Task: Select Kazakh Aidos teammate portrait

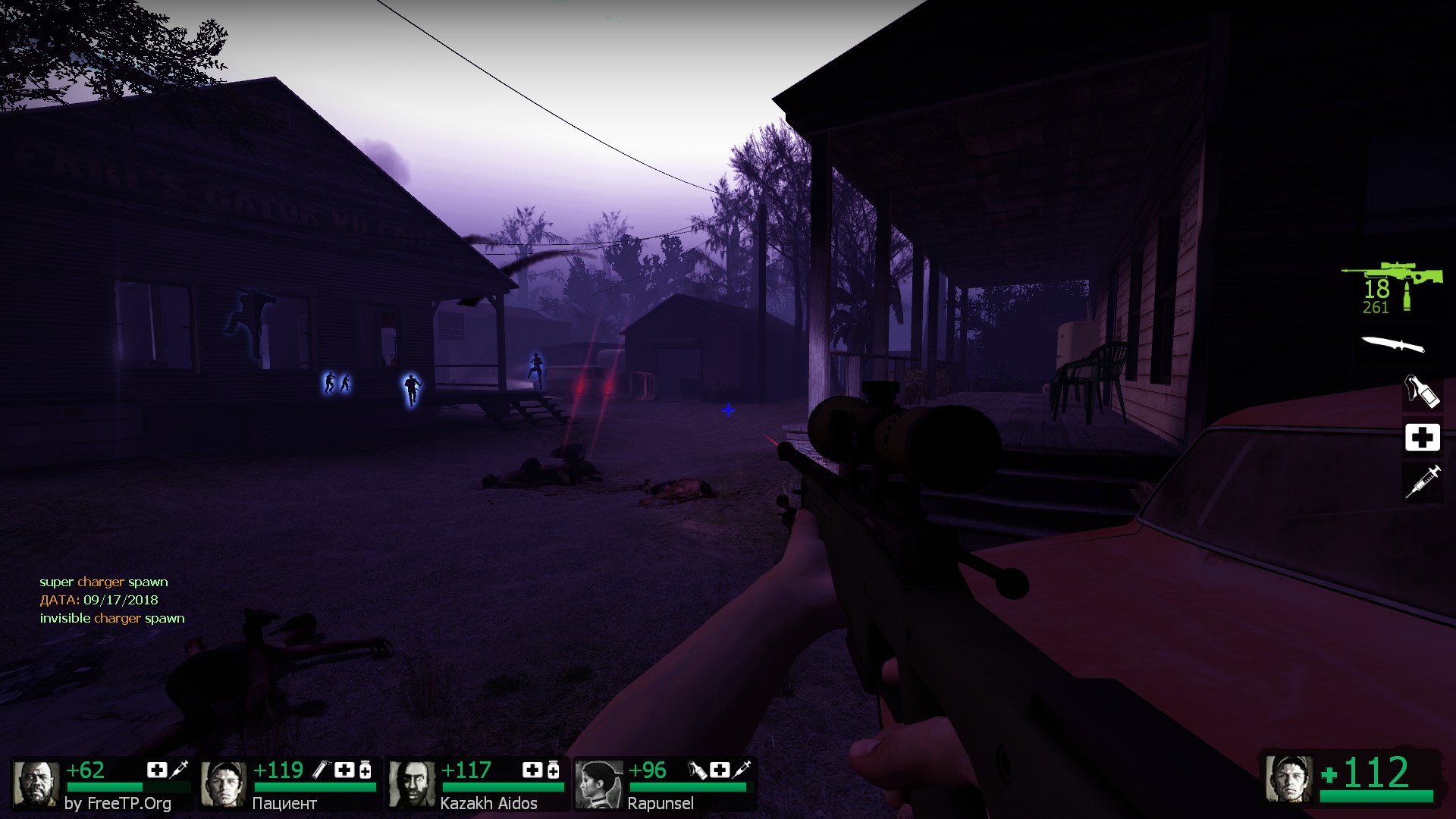Action: pos(412,784)
